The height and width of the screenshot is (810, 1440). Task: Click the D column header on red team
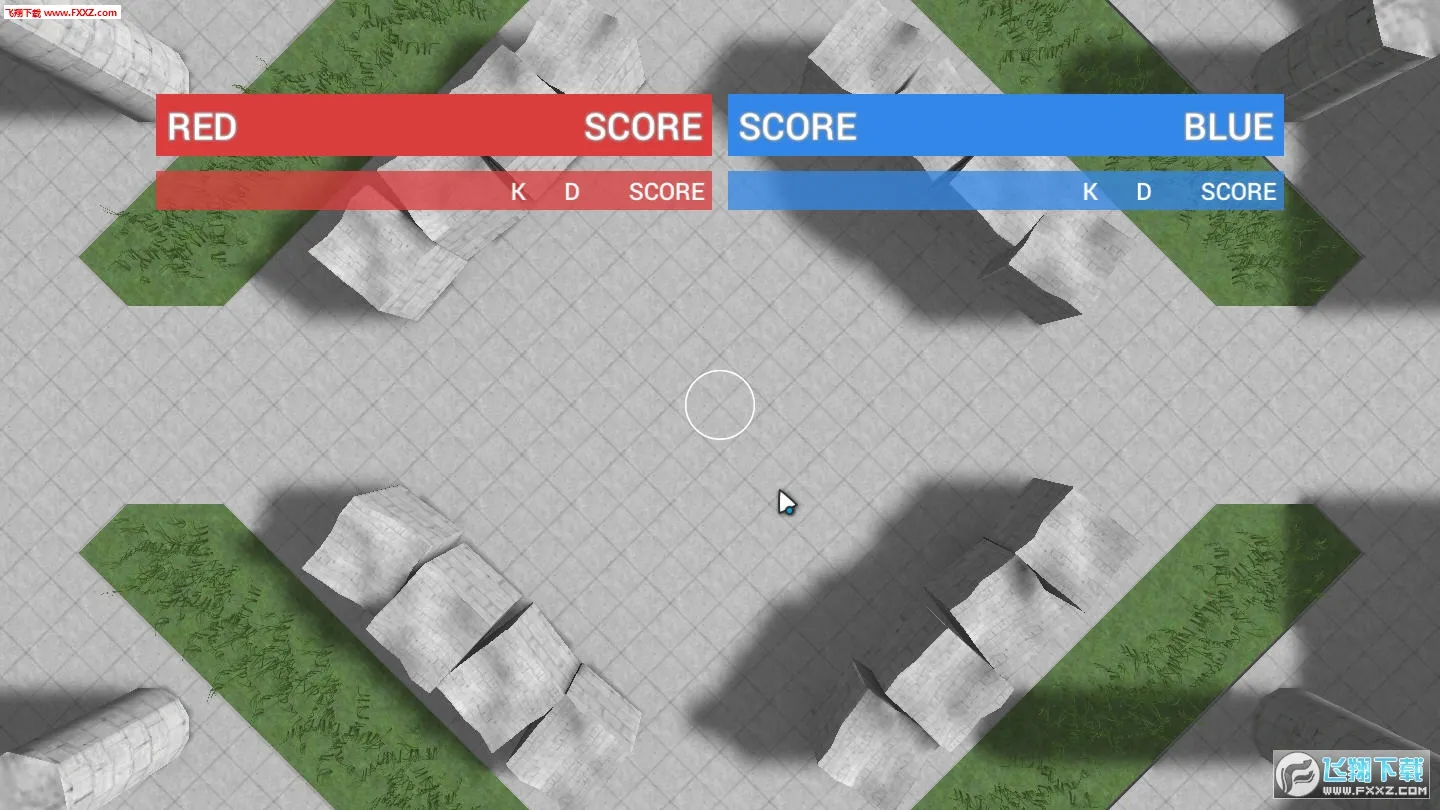tap(571, 192)
